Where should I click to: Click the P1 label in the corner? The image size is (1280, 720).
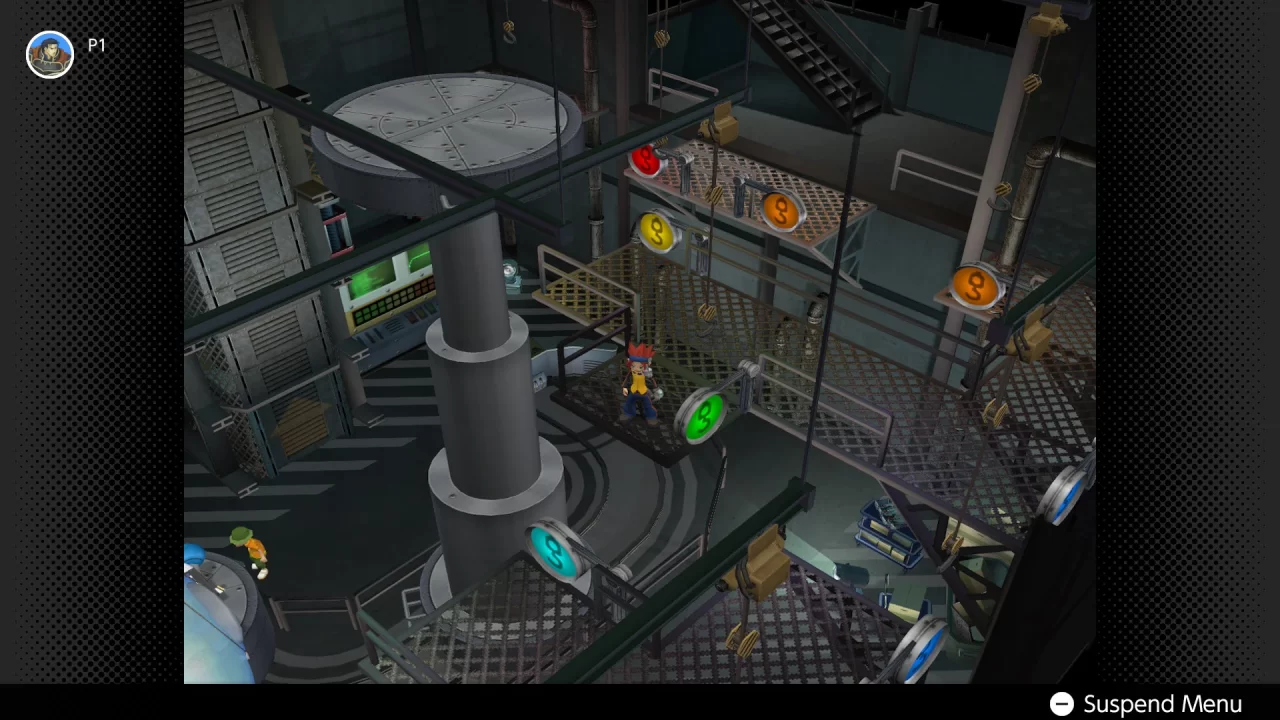coord(97,45)
